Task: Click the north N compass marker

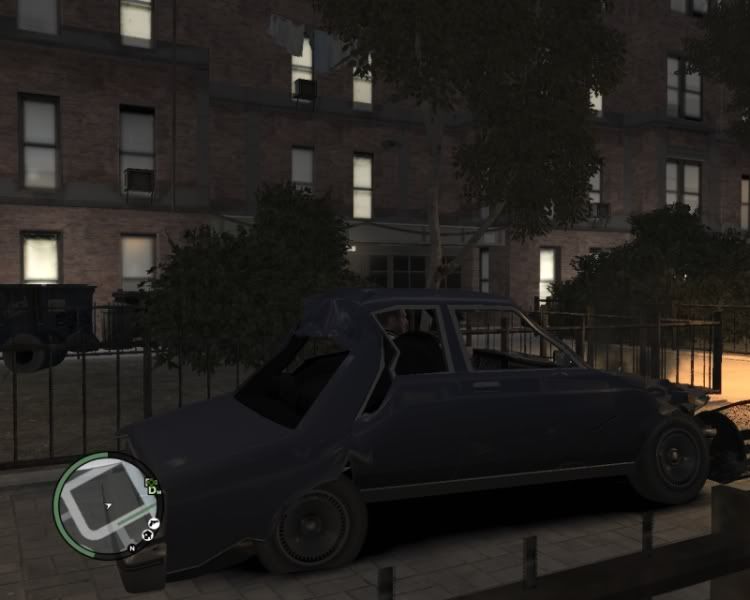Action: point(131,548)
